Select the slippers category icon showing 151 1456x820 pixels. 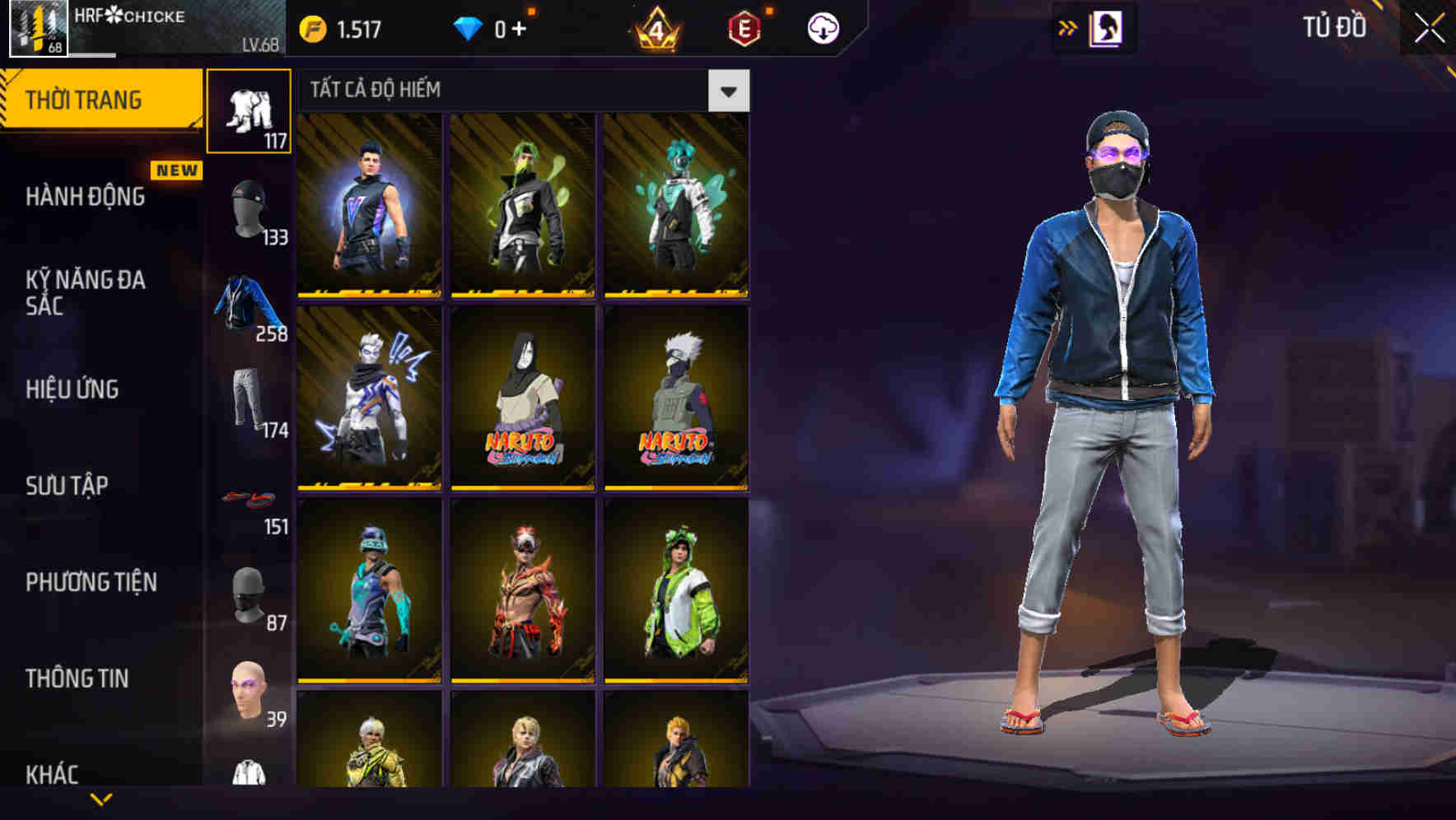247,498
